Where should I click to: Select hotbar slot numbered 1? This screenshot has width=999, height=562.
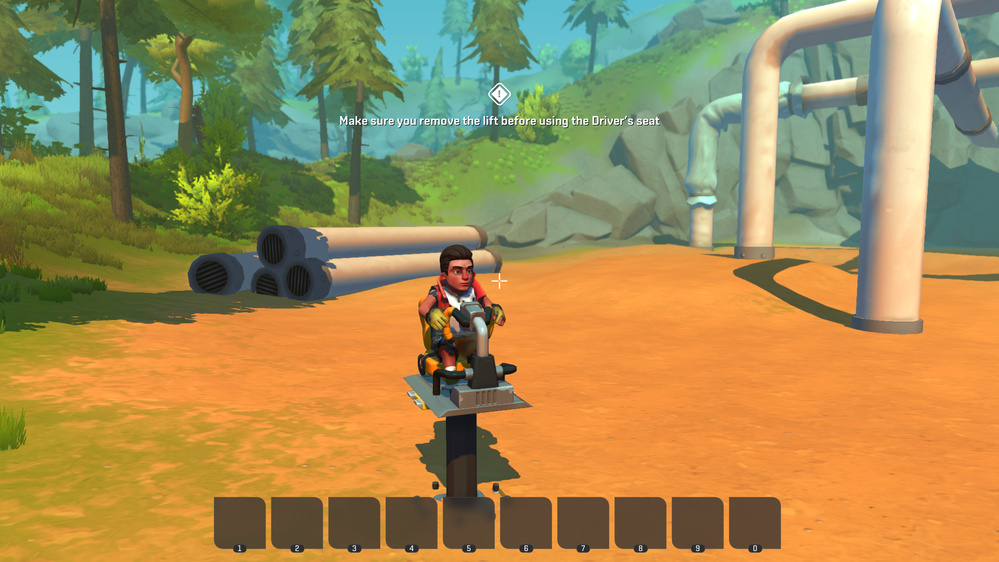tap(240, 522)
